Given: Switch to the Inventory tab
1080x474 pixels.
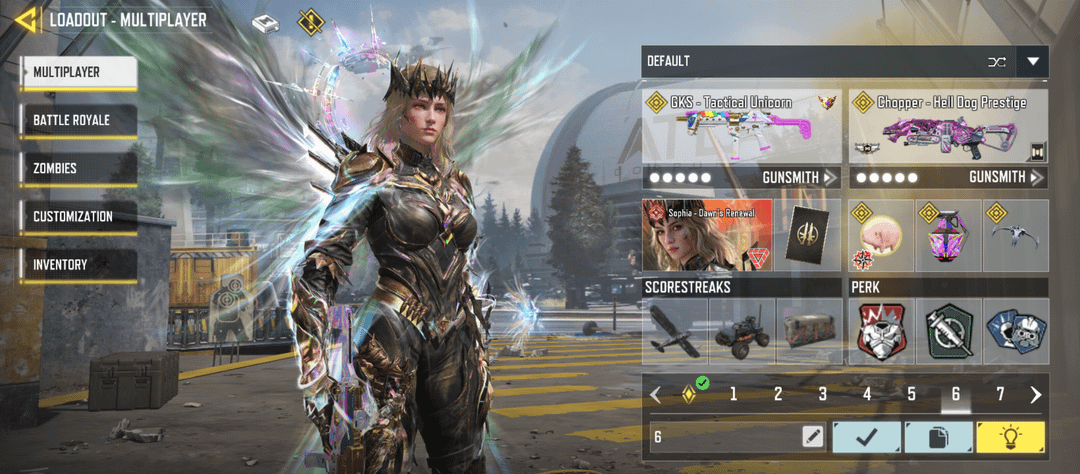Looking at the screenshot, I should pos(78,264).
